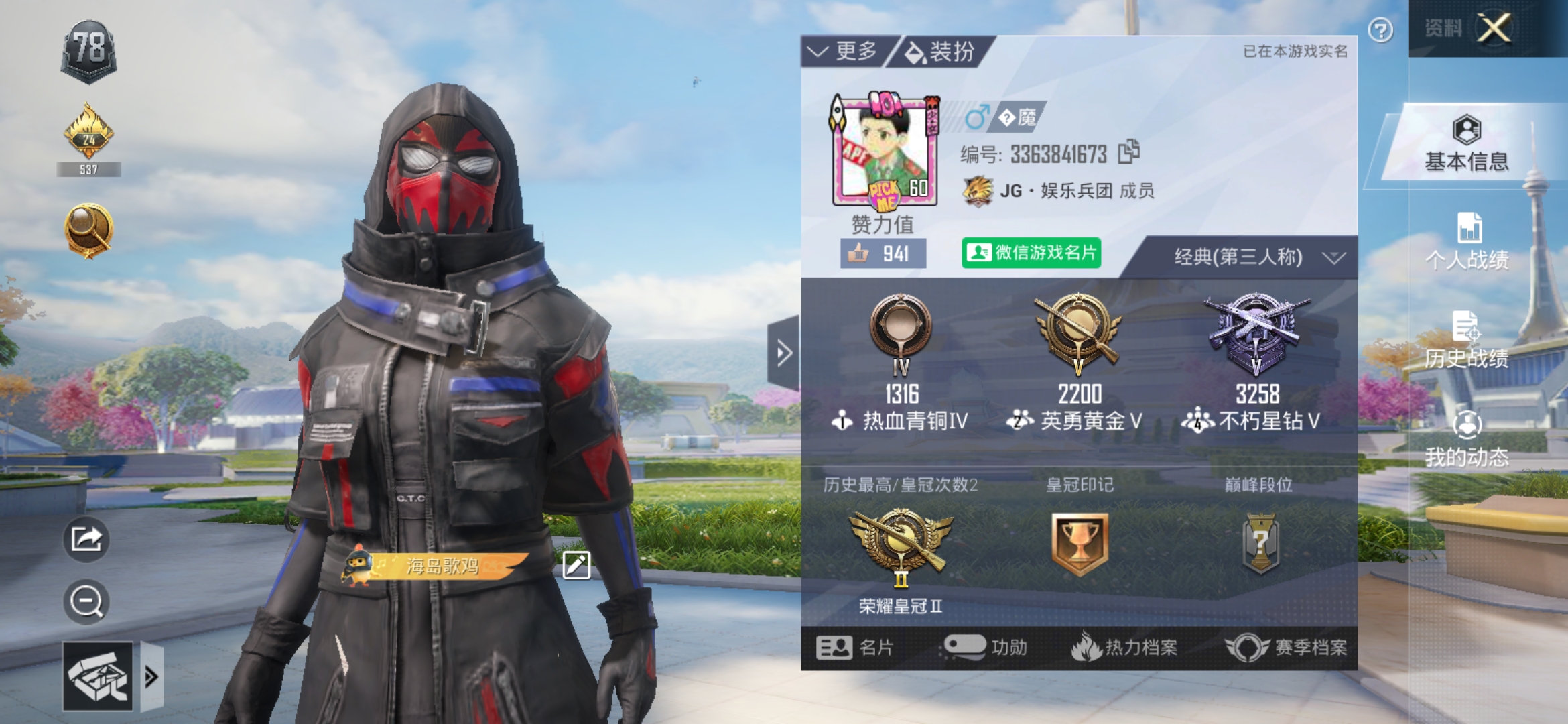Open the 微信游戏名片 button
The width and height of the screenshot is (1568, 724).
click(x=1031, y=253)
